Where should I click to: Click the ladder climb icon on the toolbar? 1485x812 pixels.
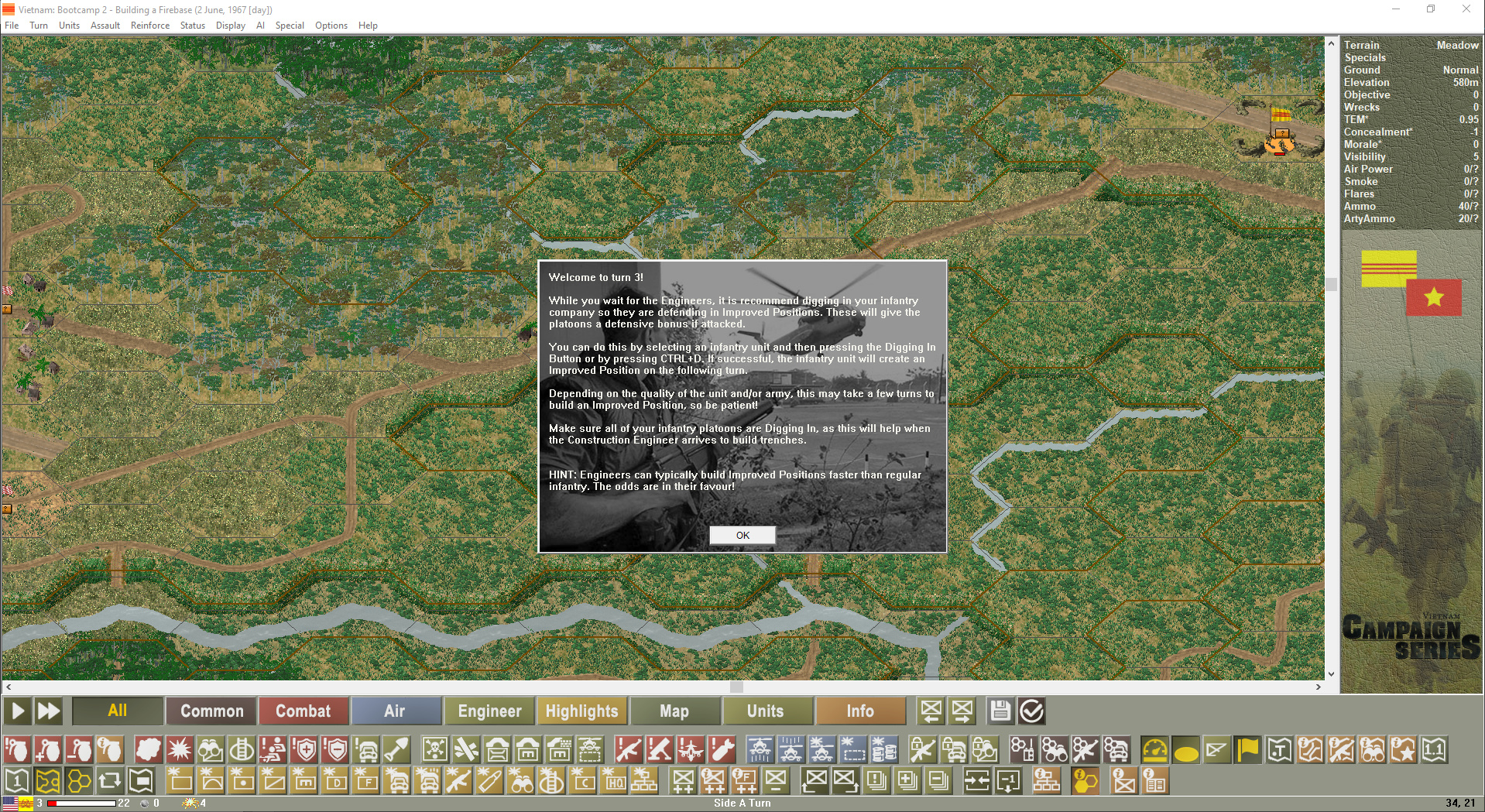click(240, 749)
